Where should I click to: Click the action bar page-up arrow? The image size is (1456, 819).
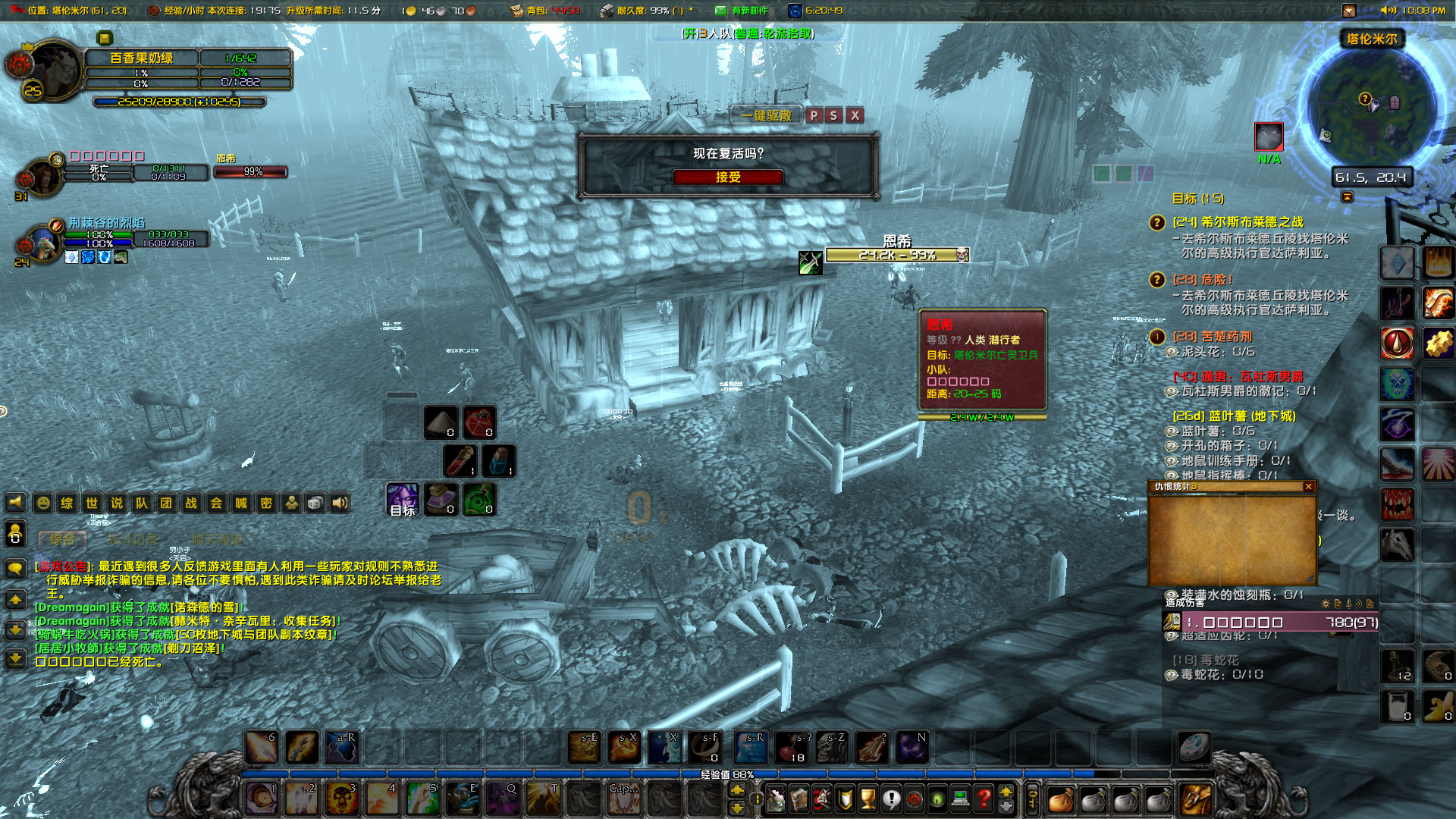tap(737, 790)
